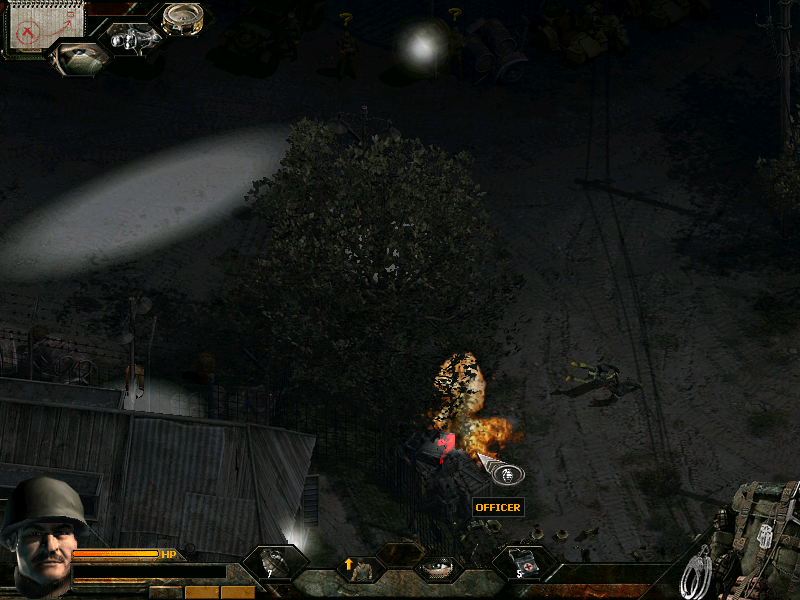Toggle the stand-up stance icon
The image size is (800, 600).
click(359, 568)
